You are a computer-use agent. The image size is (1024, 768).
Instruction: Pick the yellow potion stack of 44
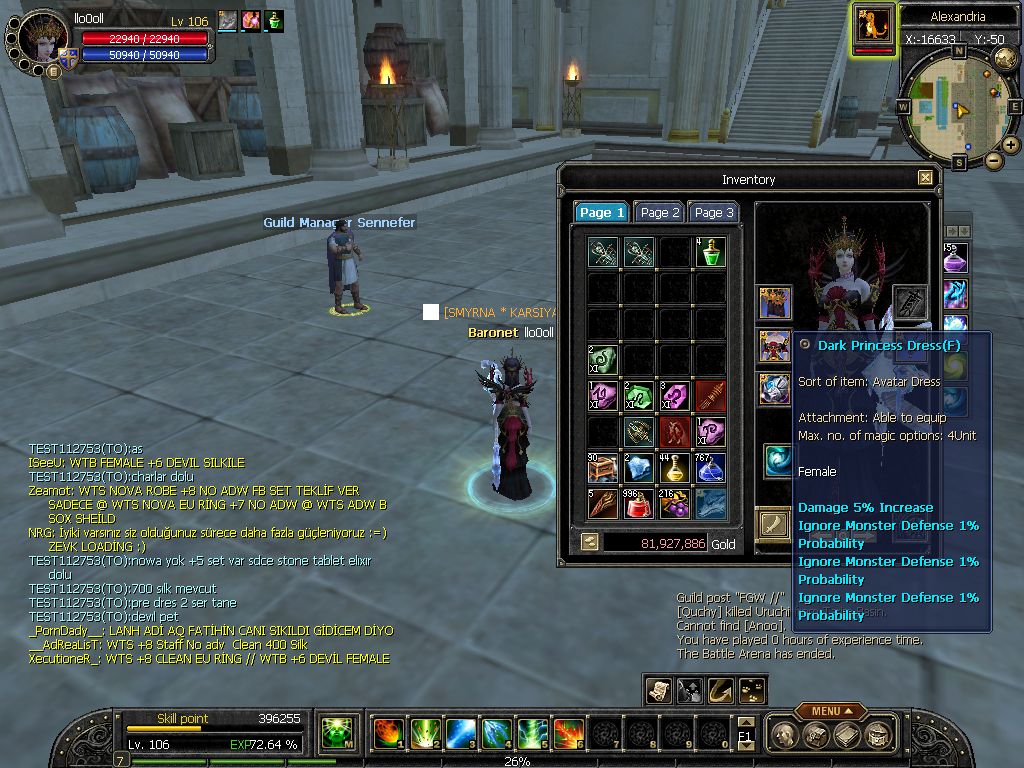coord(674,468)
